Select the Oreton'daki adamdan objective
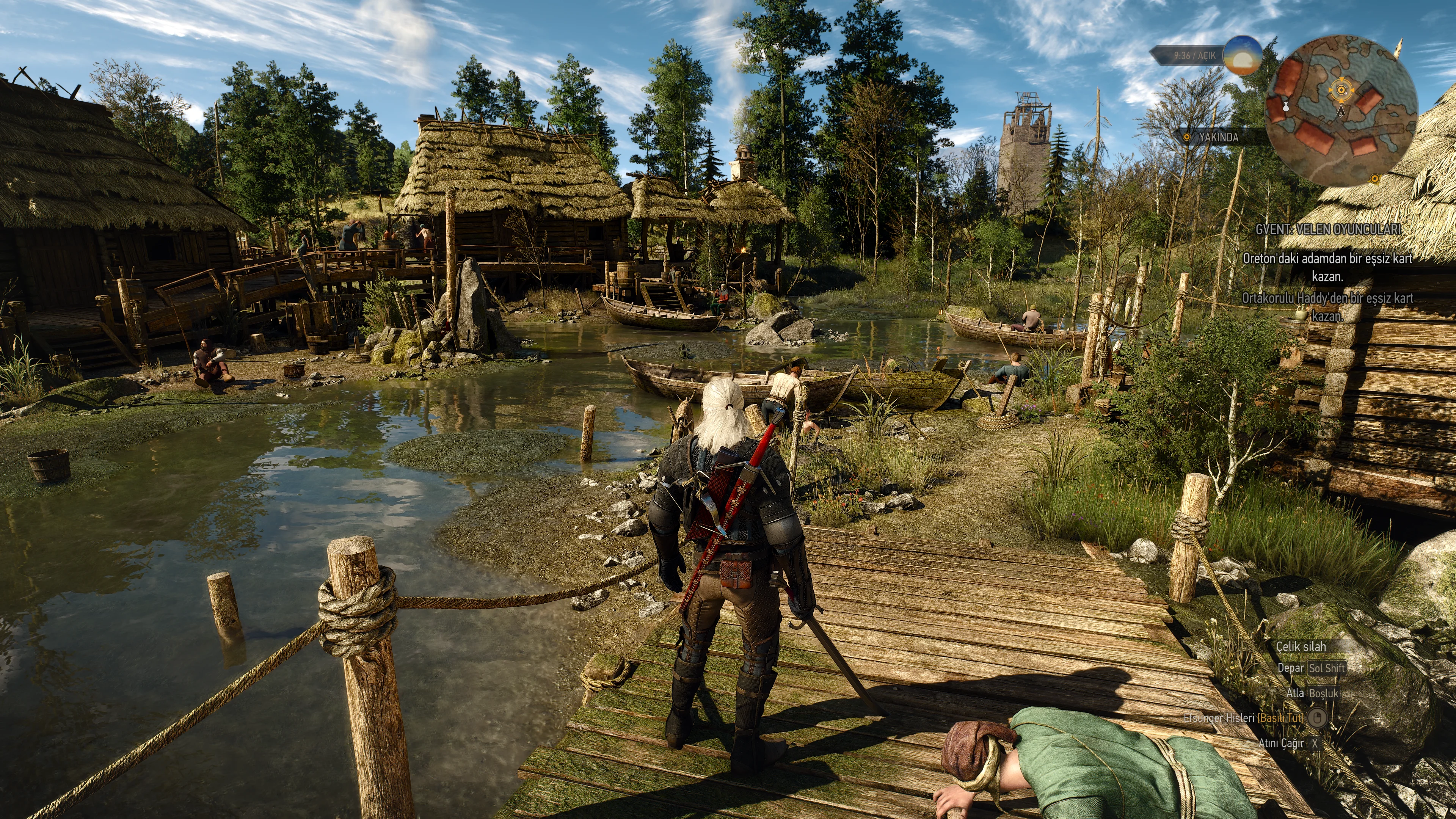Viewport: 1456px width, 819px height. tap(1327, 267)
